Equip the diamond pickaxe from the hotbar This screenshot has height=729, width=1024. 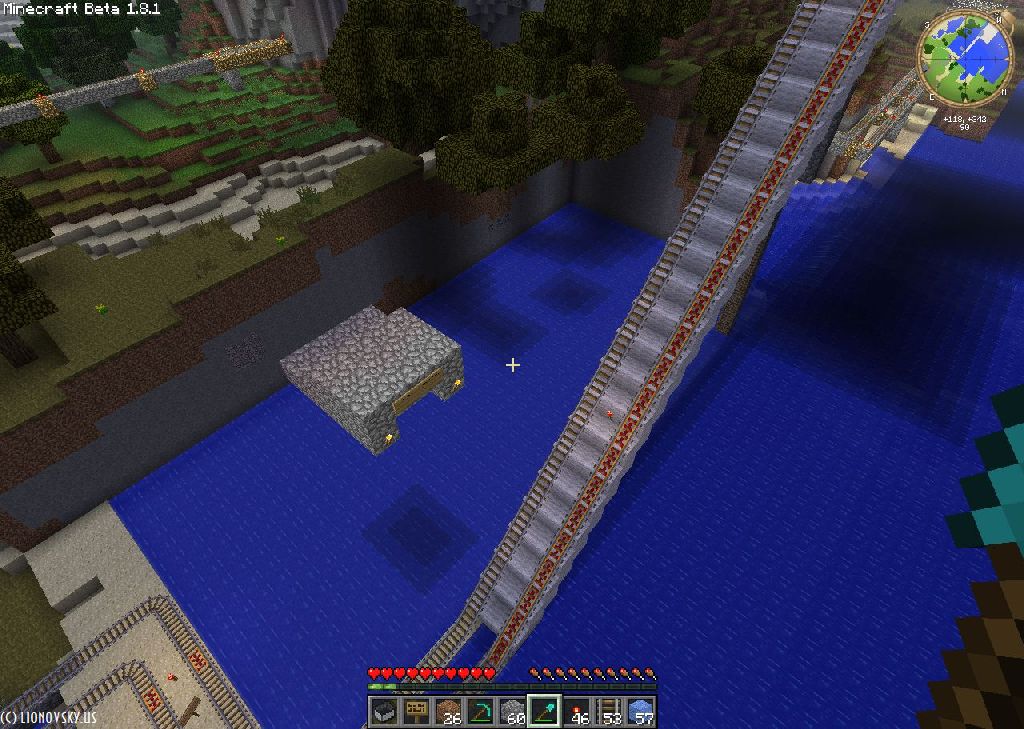480,711
